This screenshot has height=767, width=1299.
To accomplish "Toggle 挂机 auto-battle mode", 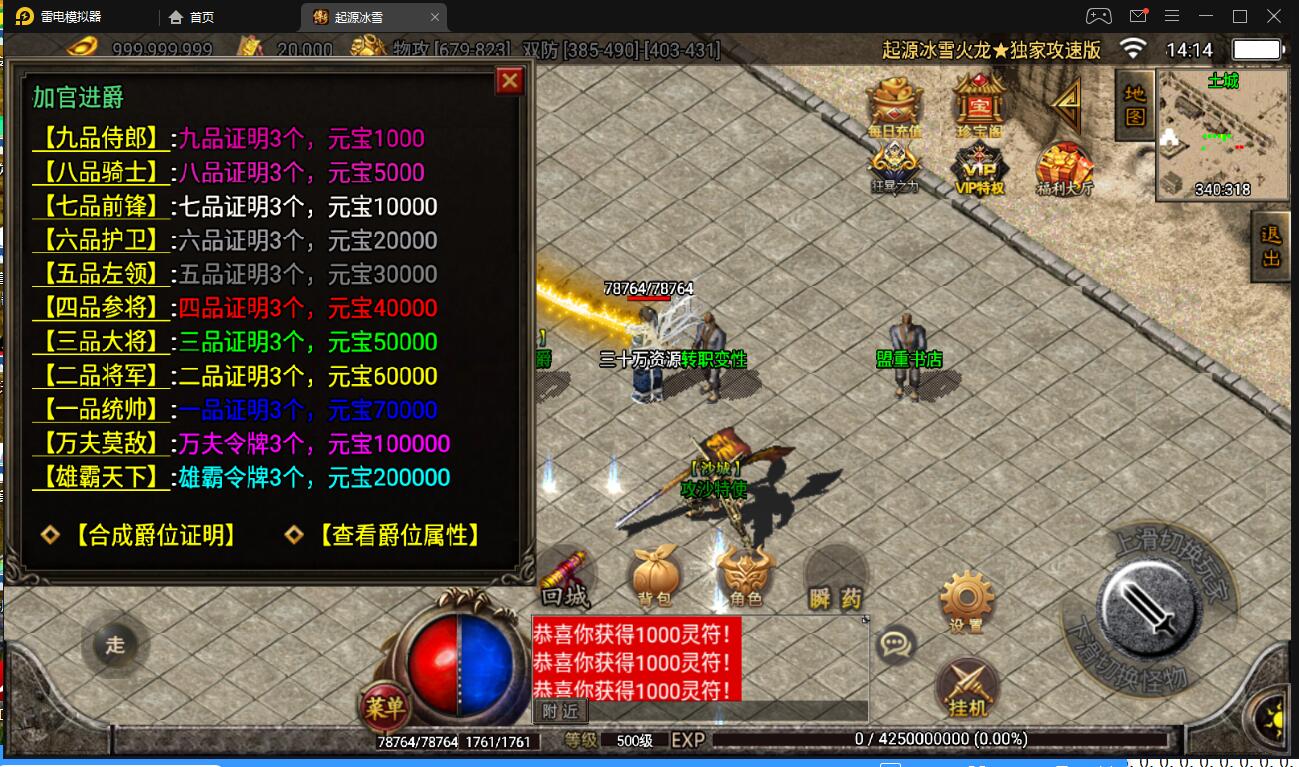I will tap(967, 688).
